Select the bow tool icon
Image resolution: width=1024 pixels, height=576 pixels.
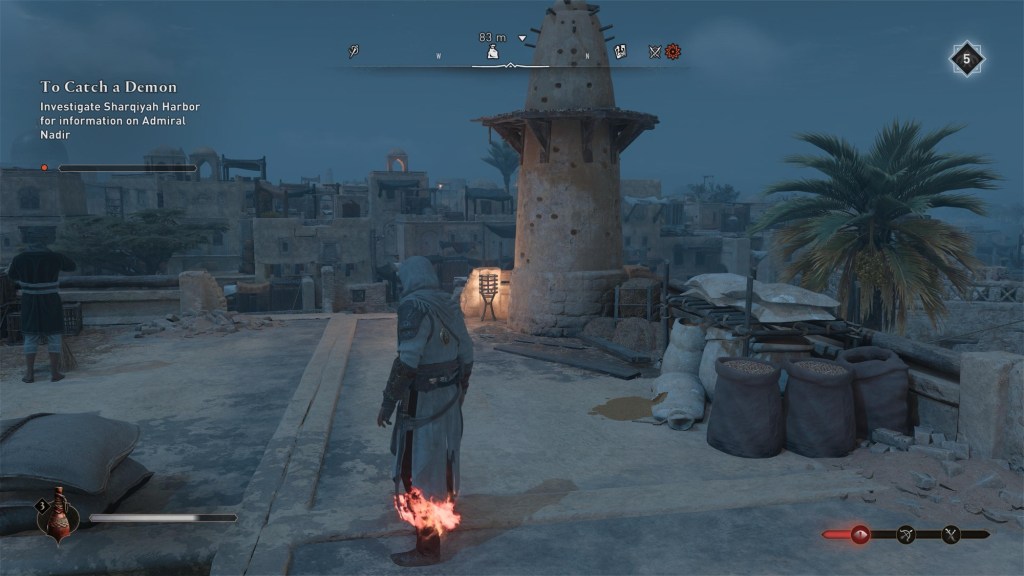point(906,535)
